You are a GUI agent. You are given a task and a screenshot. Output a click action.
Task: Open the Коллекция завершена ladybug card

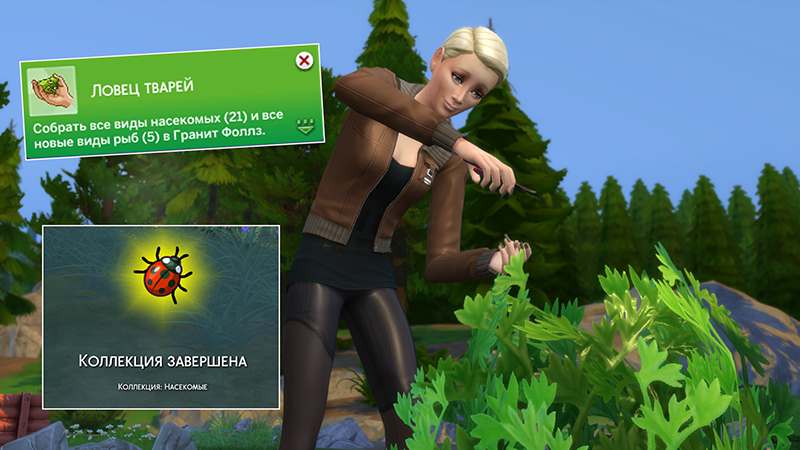[160, 316]
